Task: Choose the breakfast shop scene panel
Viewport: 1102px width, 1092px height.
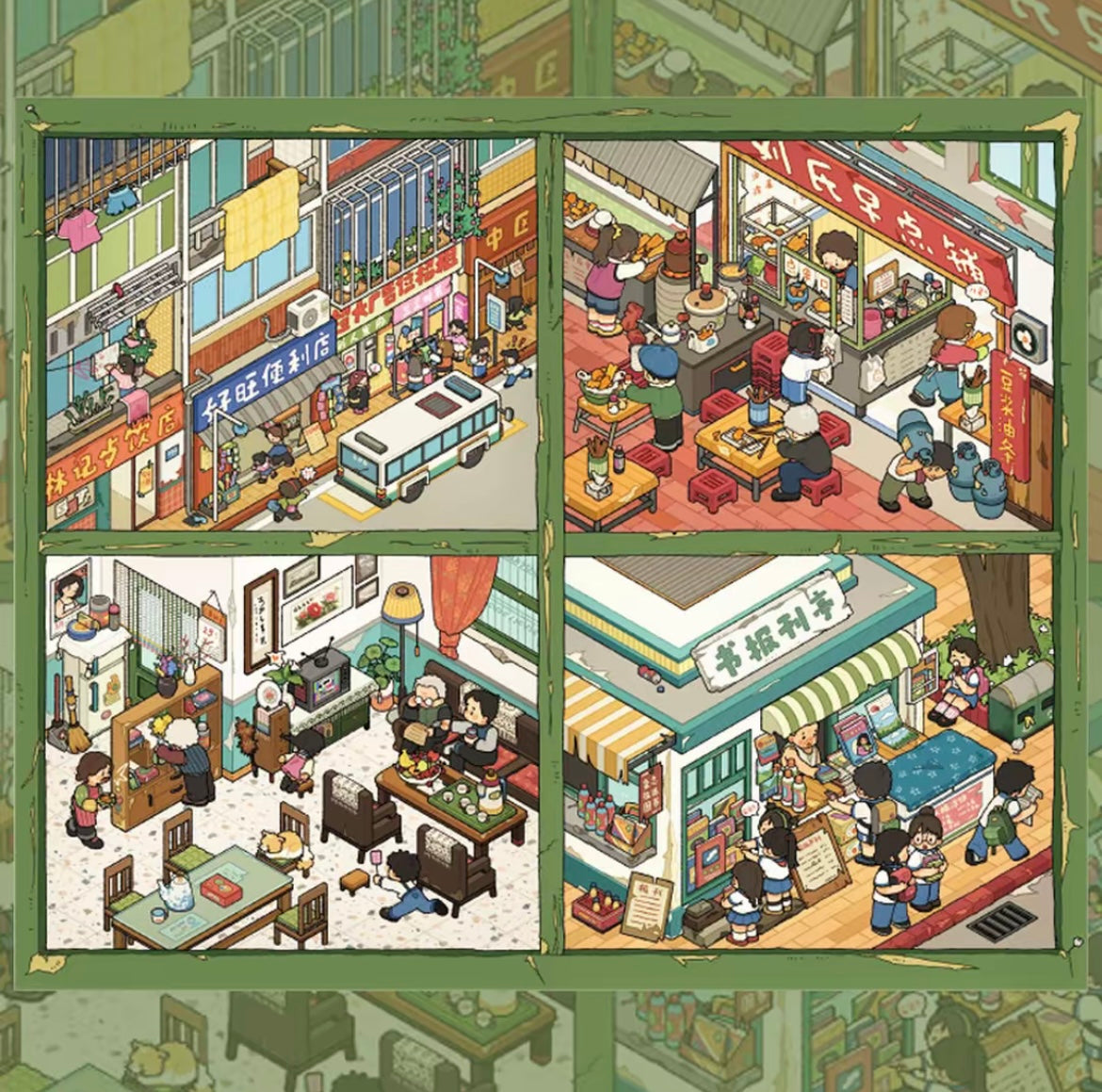Action: click(x=808, y=334)
